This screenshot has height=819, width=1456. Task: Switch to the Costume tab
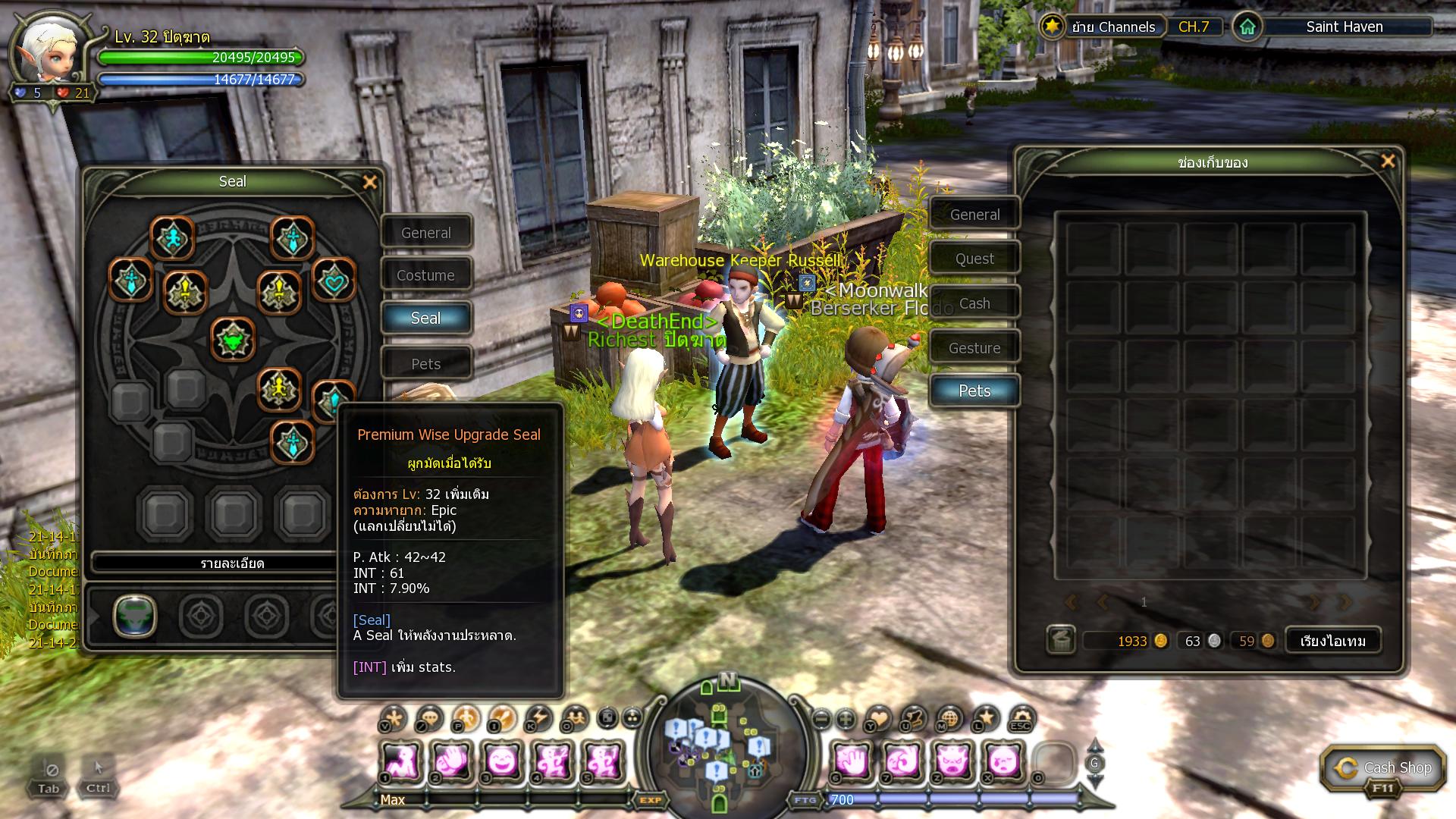click(x=426, y=275)
